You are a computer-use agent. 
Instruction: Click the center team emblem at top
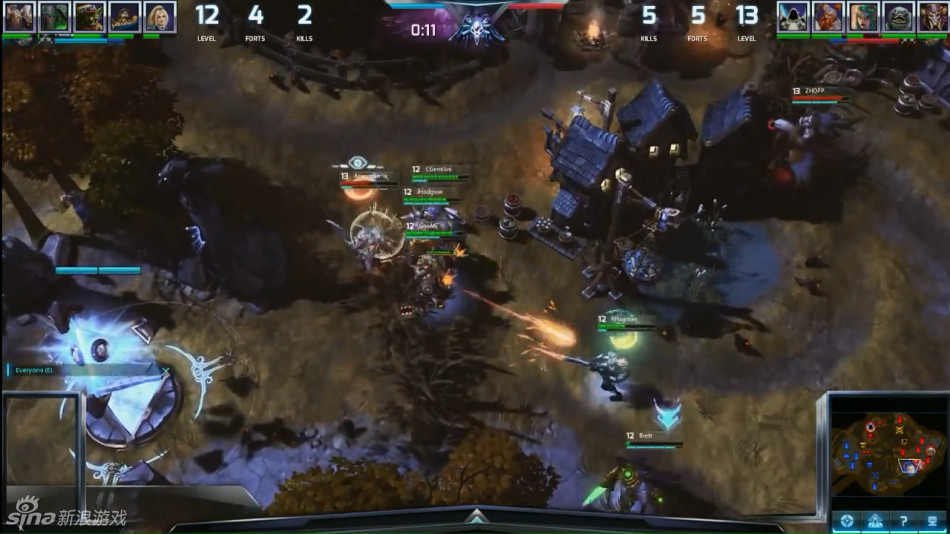(x=476, y=22)
